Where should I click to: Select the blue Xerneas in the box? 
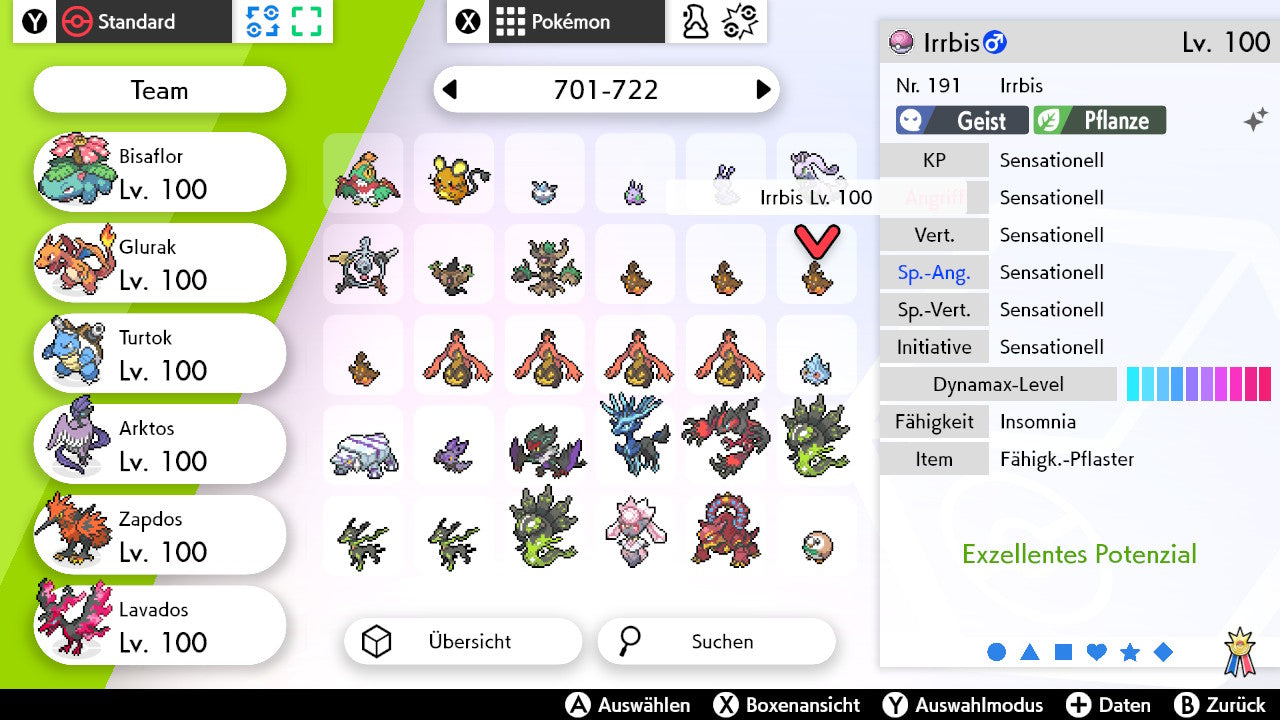tap(635, 436)
